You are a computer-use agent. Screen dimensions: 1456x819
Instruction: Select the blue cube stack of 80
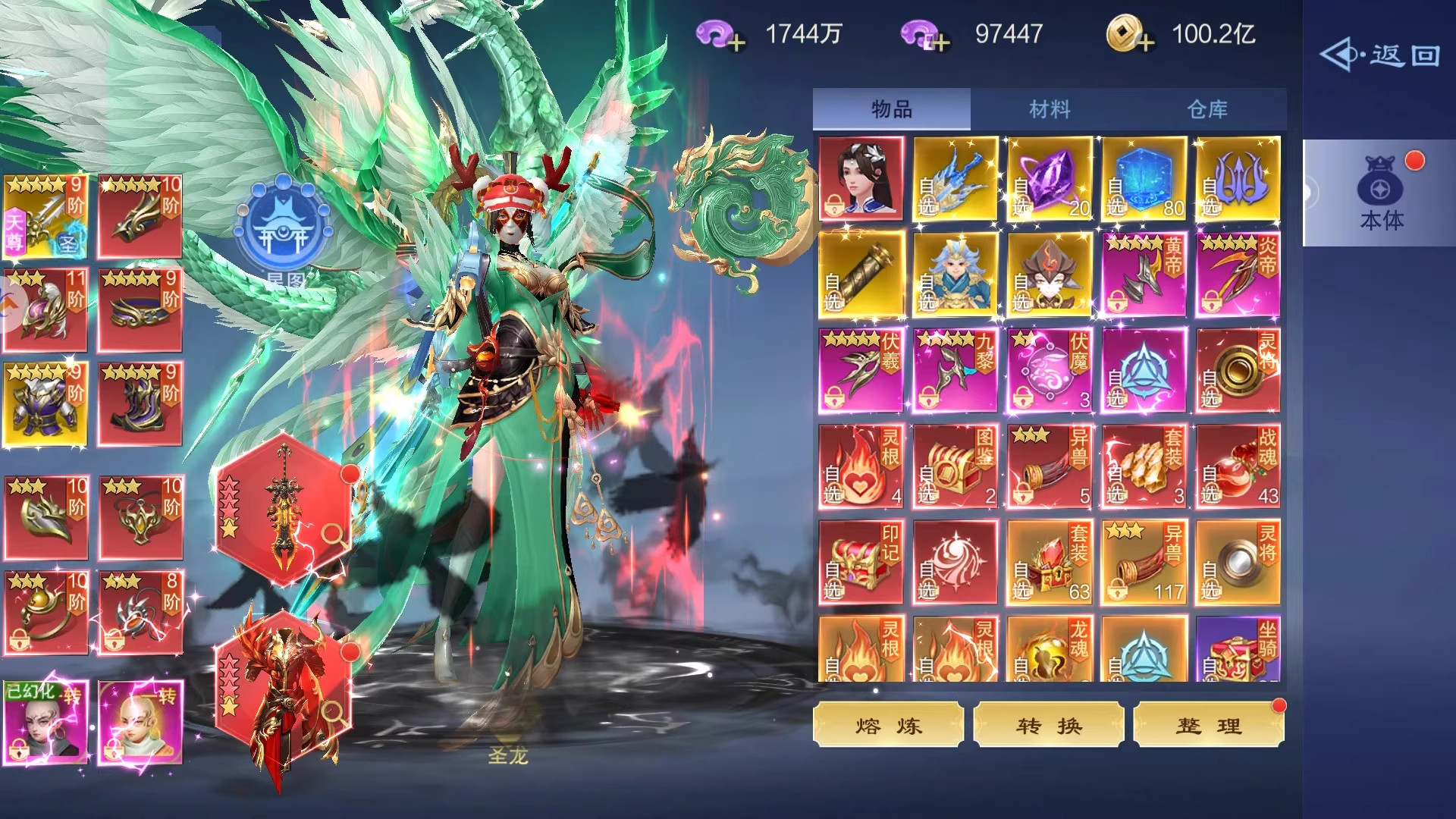[x=1144, y=179]
